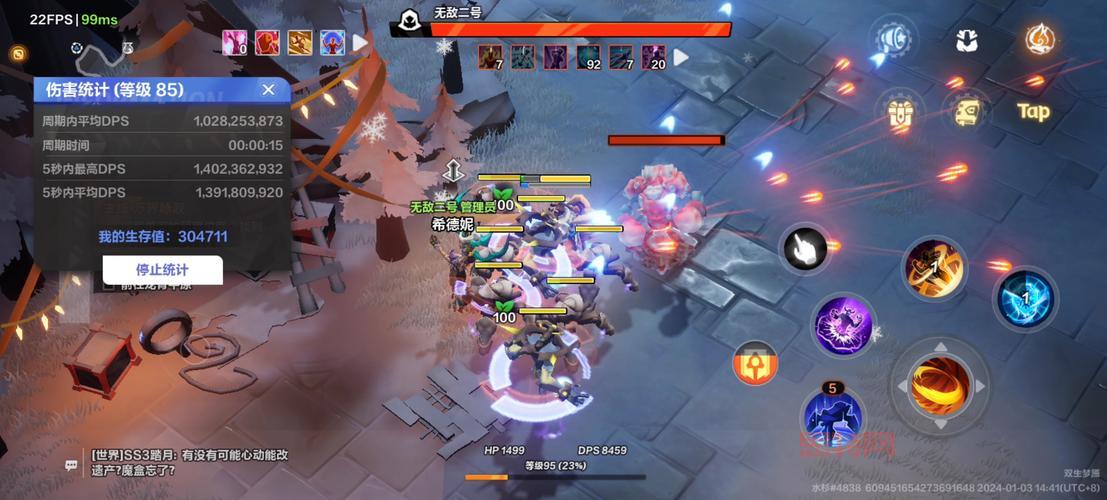The height and width of the screenshot is (500, 1107).
Task: Use the purple shockwave skill
Action: (x=842, y=325)
